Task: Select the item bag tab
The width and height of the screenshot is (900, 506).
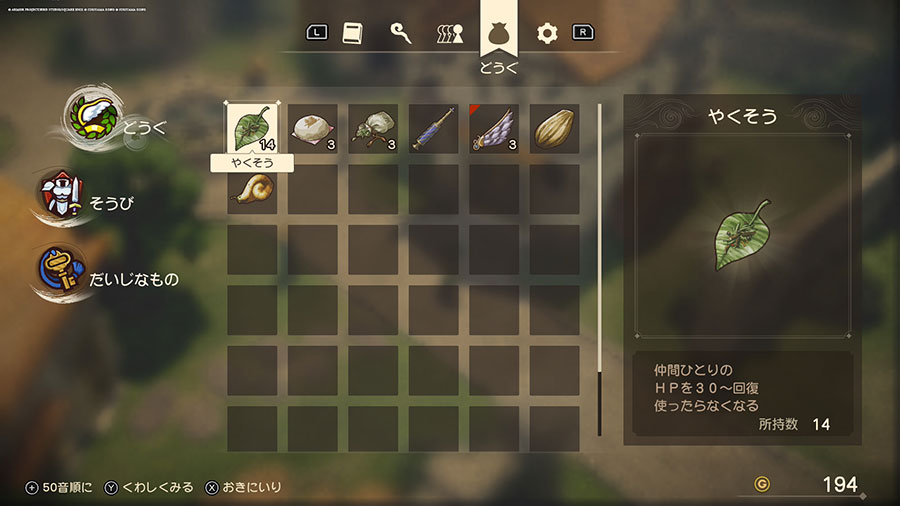Action: click(498, 32)
